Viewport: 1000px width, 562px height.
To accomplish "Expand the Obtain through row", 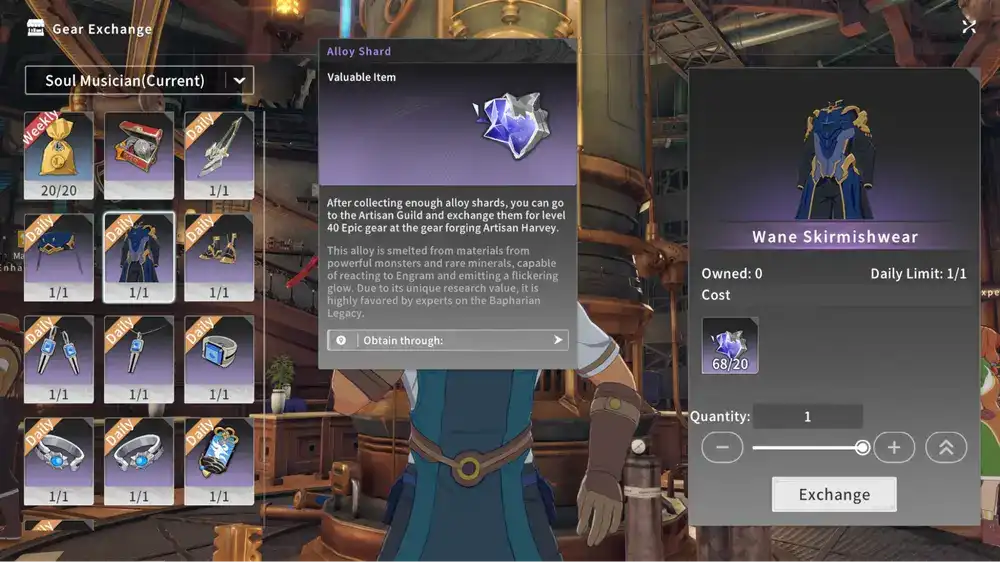I will 448,340.
